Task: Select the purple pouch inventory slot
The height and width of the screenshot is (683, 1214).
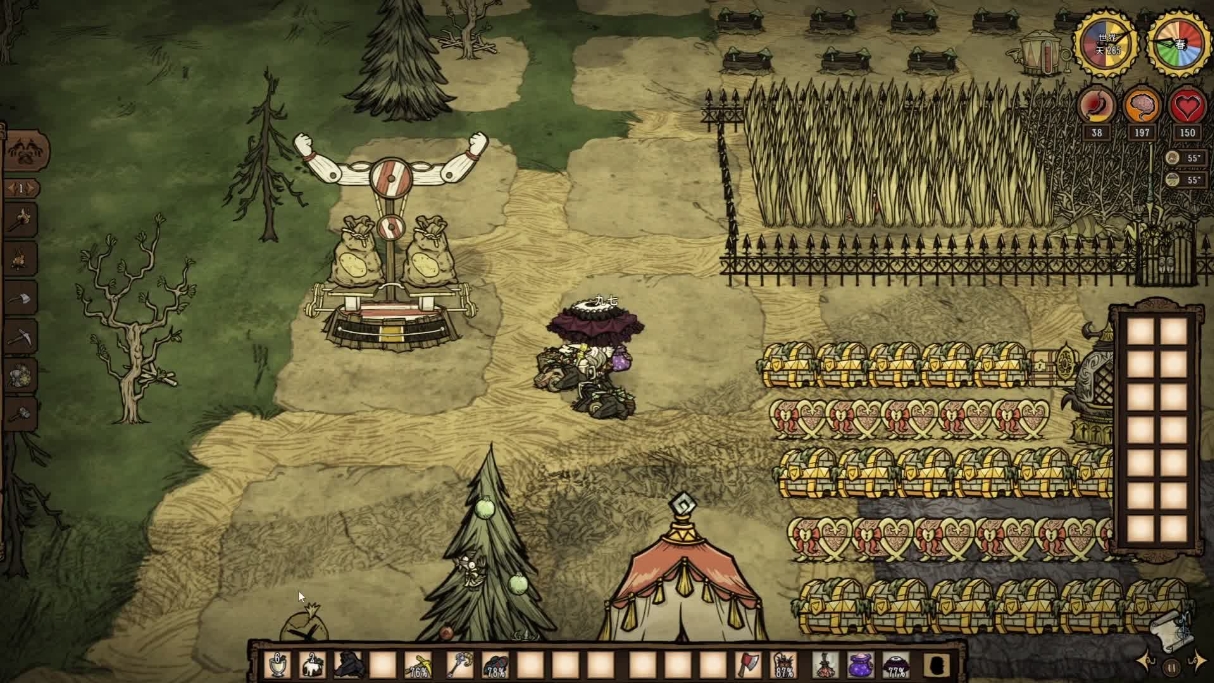Action: point(860,664)
